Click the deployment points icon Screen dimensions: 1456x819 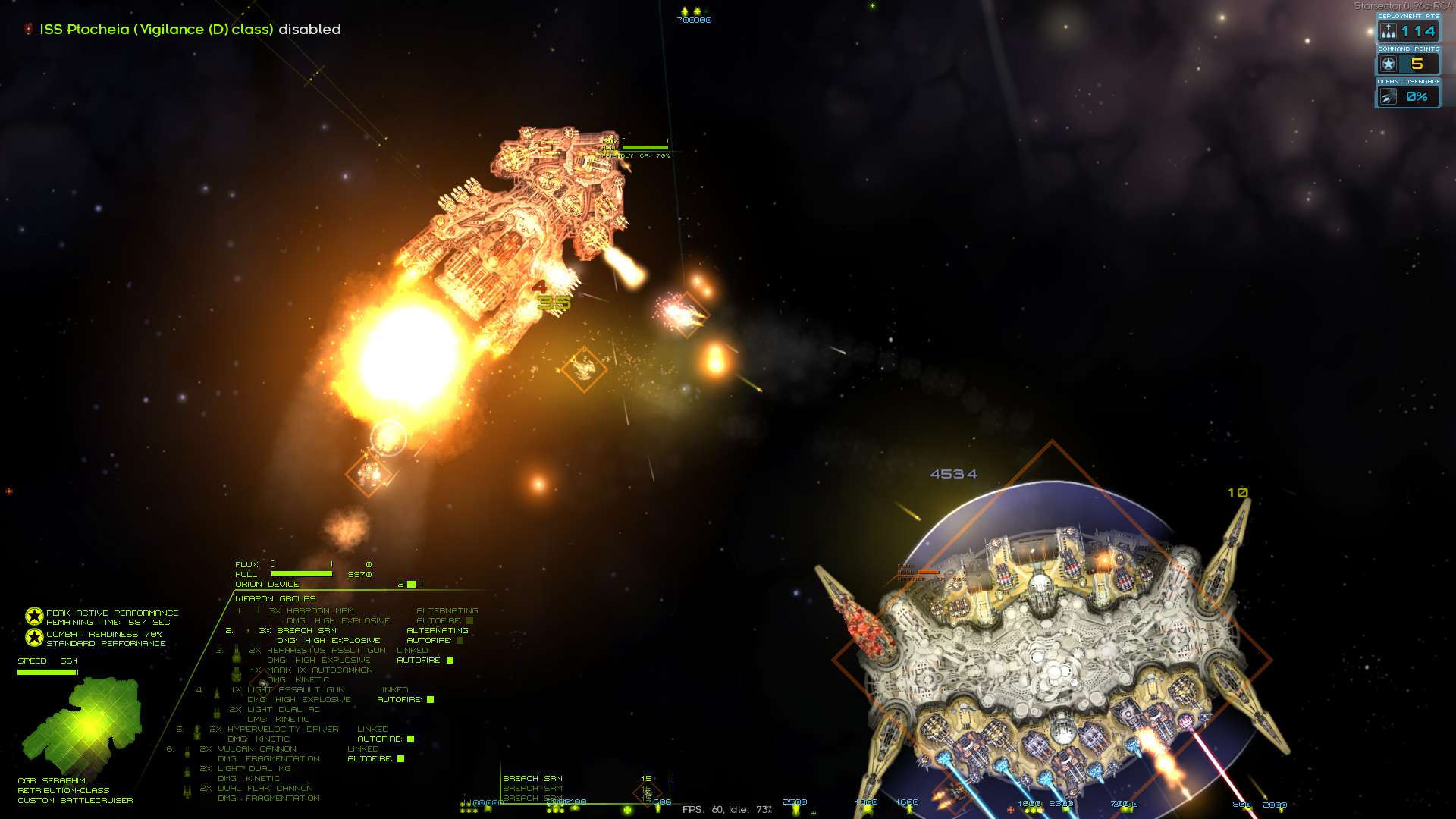click(x=1389, y=31)
